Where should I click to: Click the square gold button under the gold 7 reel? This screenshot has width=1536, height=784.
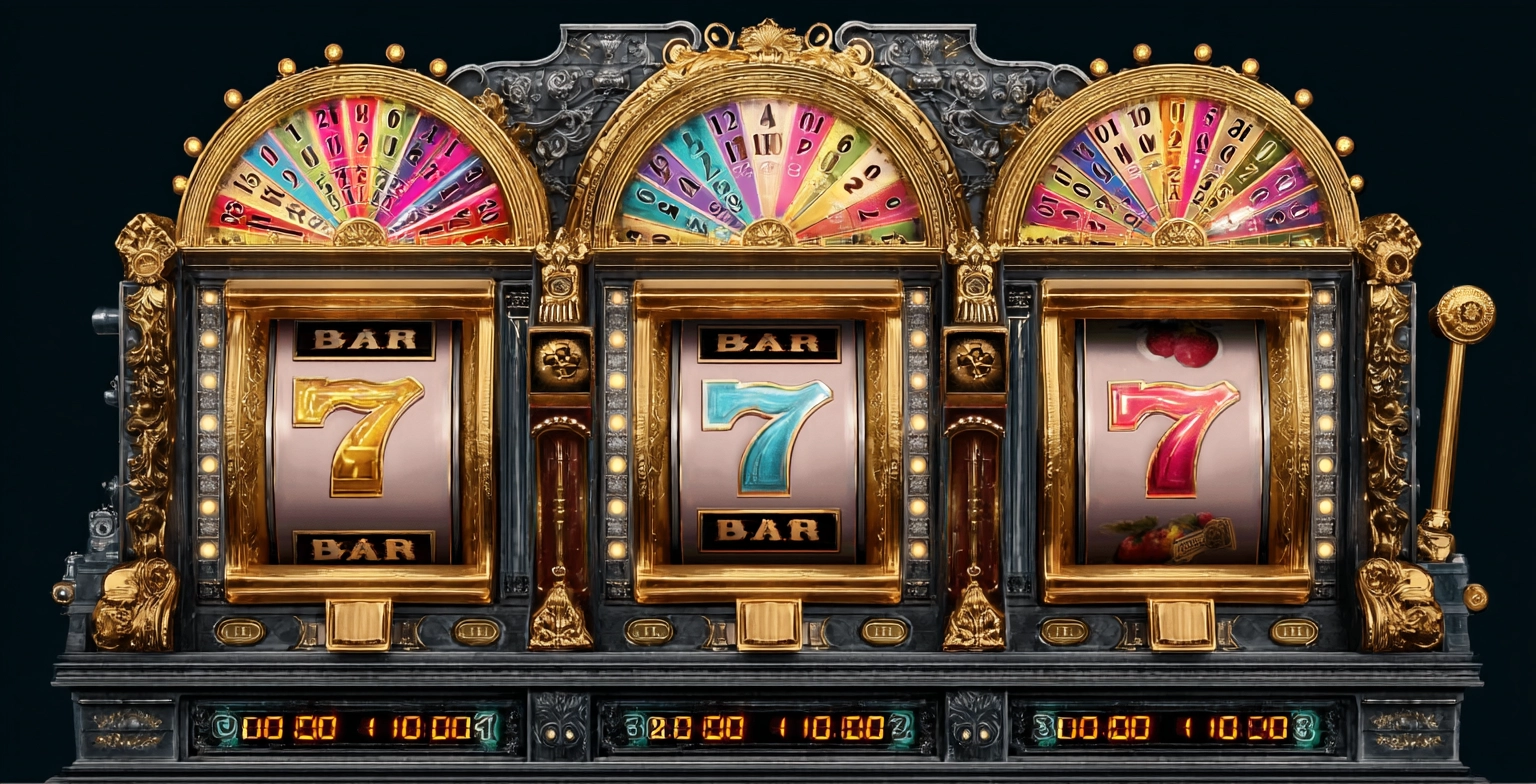pos(358,624)
